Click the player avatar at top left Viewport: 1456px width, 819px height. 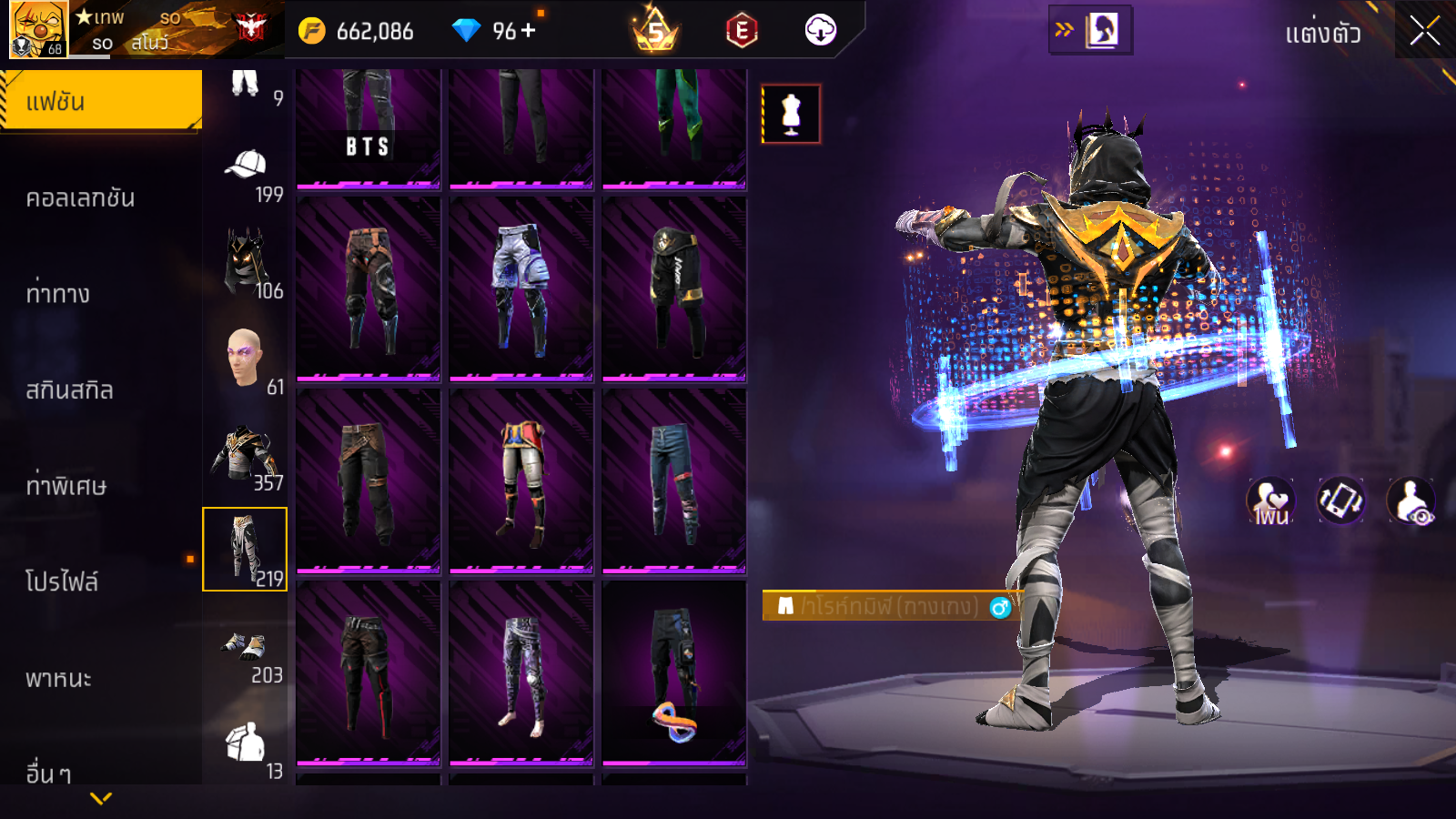(37, 29)
